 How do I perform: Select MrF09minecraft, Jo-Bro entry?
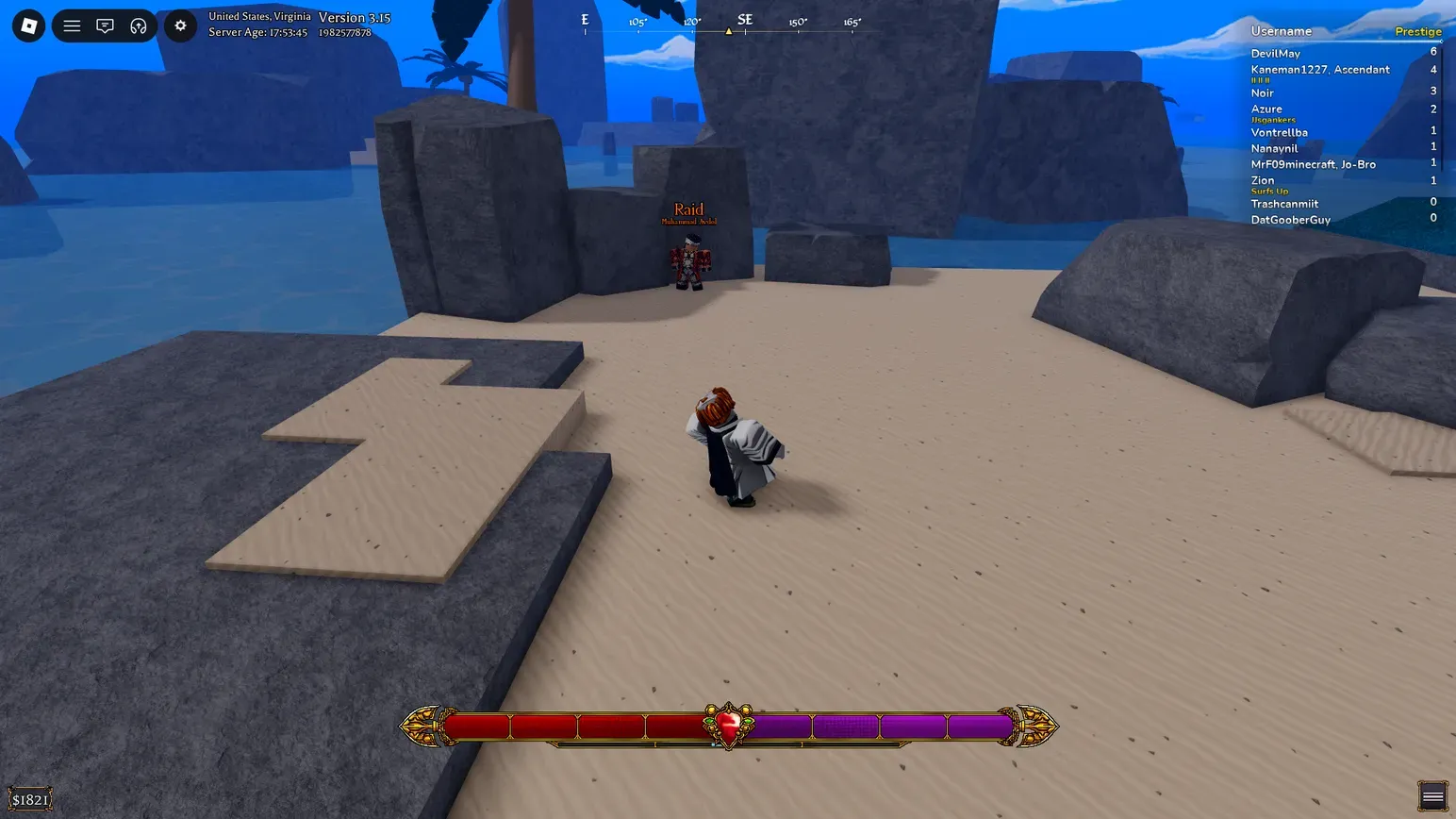coord(1313,165)
